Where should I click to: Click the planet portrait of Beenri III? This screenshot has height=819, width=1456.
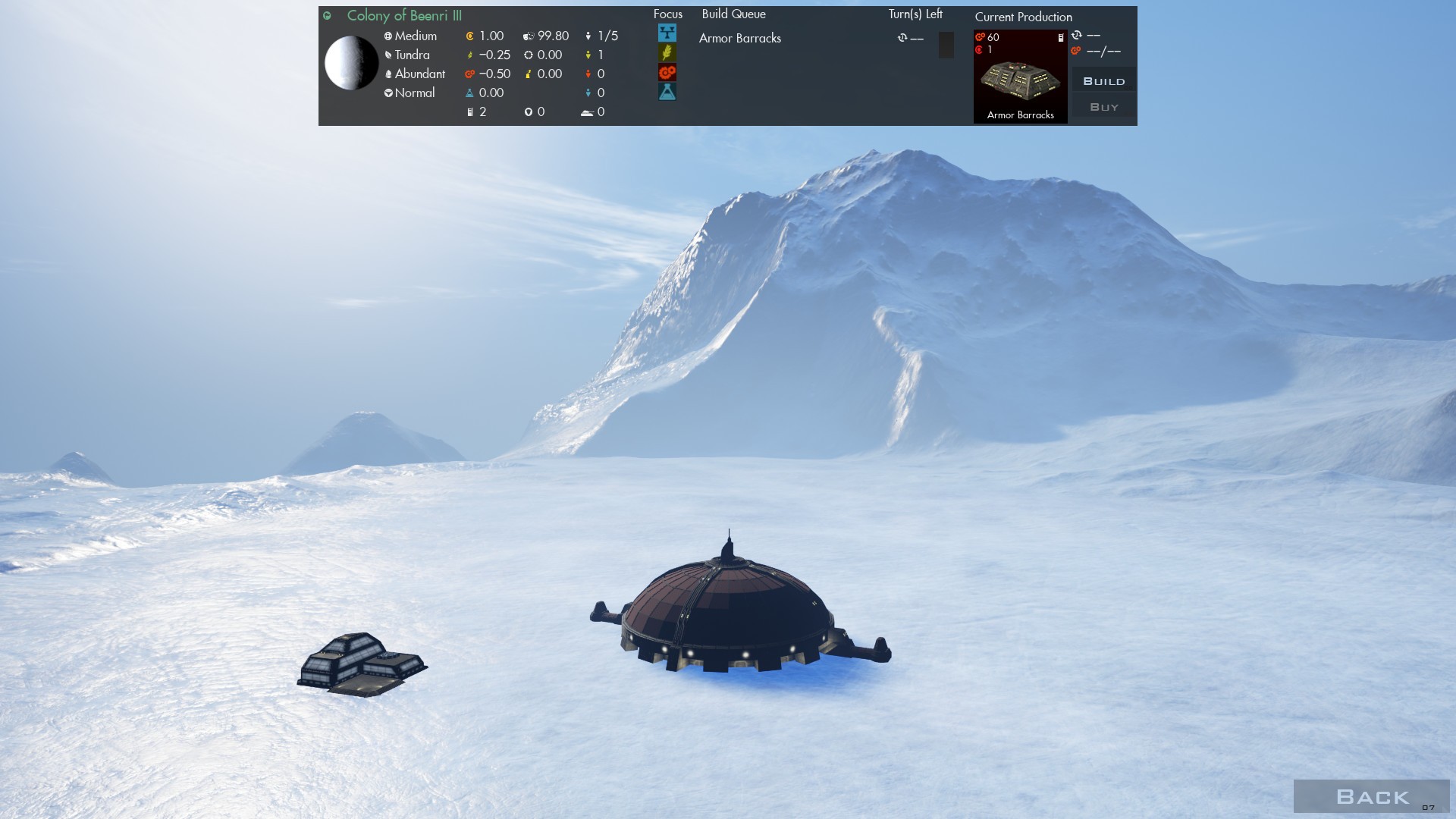353,64
